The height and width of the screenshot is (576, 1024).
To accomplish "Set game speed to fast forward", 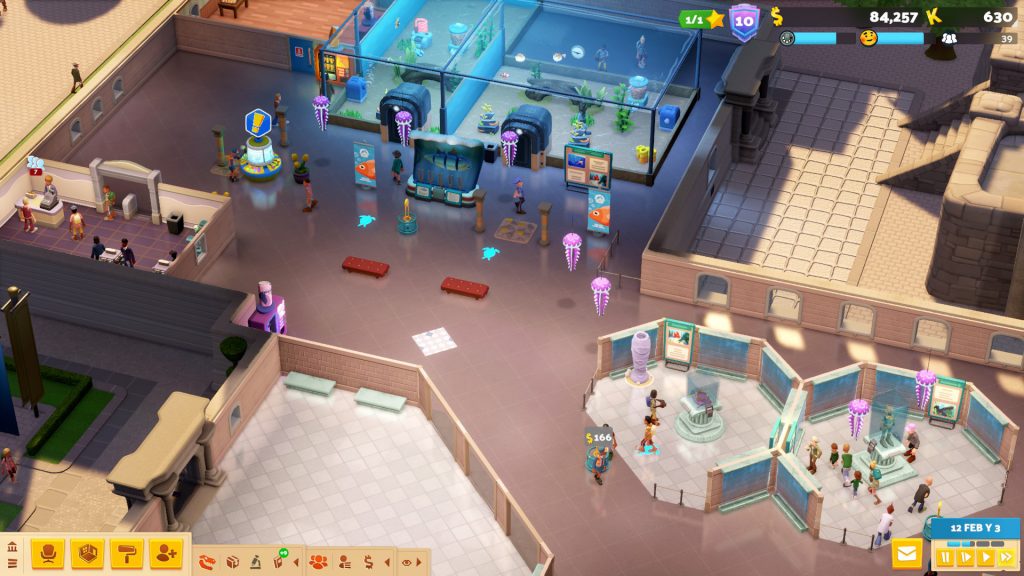I will (x=1006, y=557).
